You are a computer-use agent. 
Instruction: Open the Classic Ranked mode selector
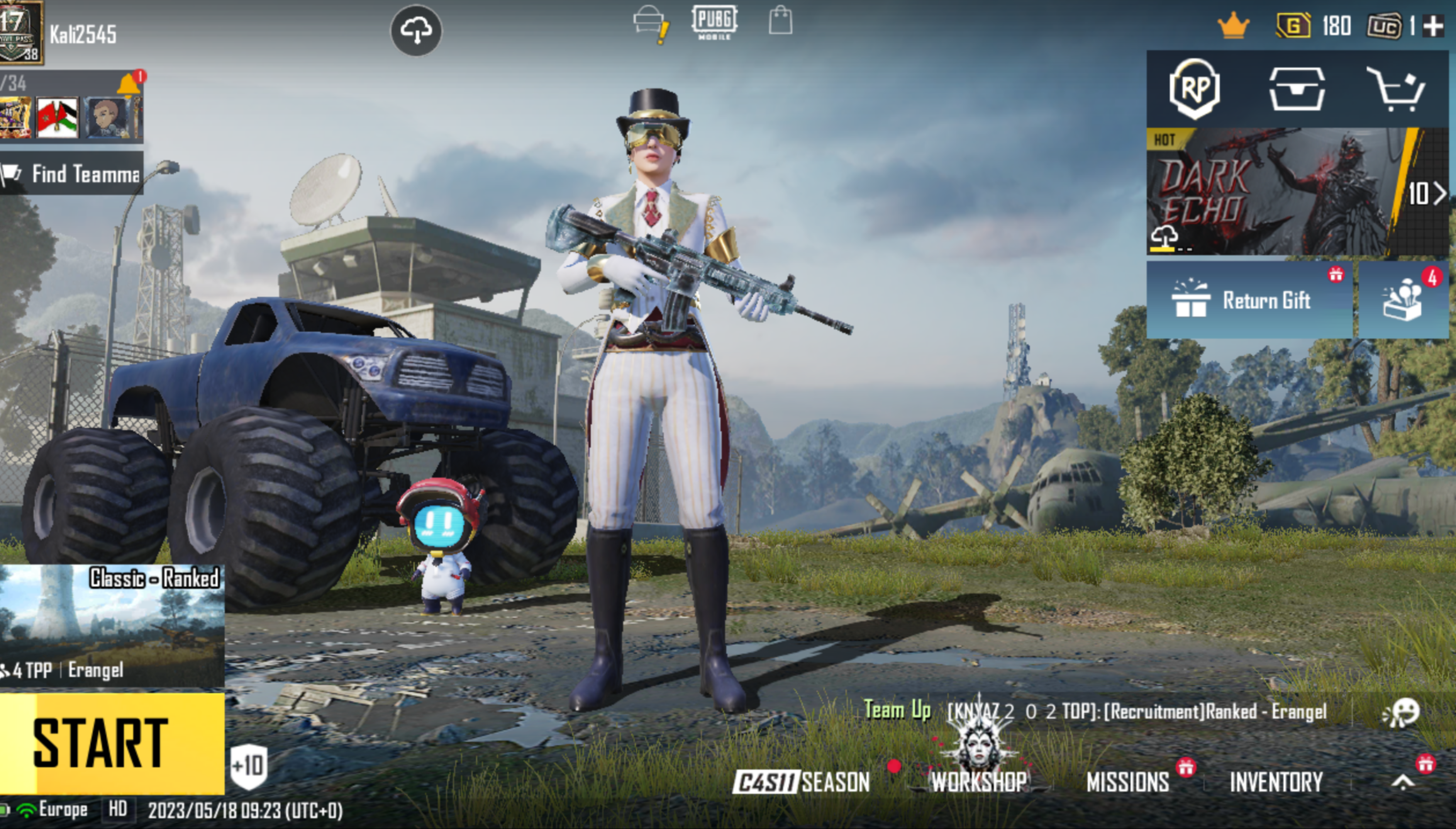(112, 625)
